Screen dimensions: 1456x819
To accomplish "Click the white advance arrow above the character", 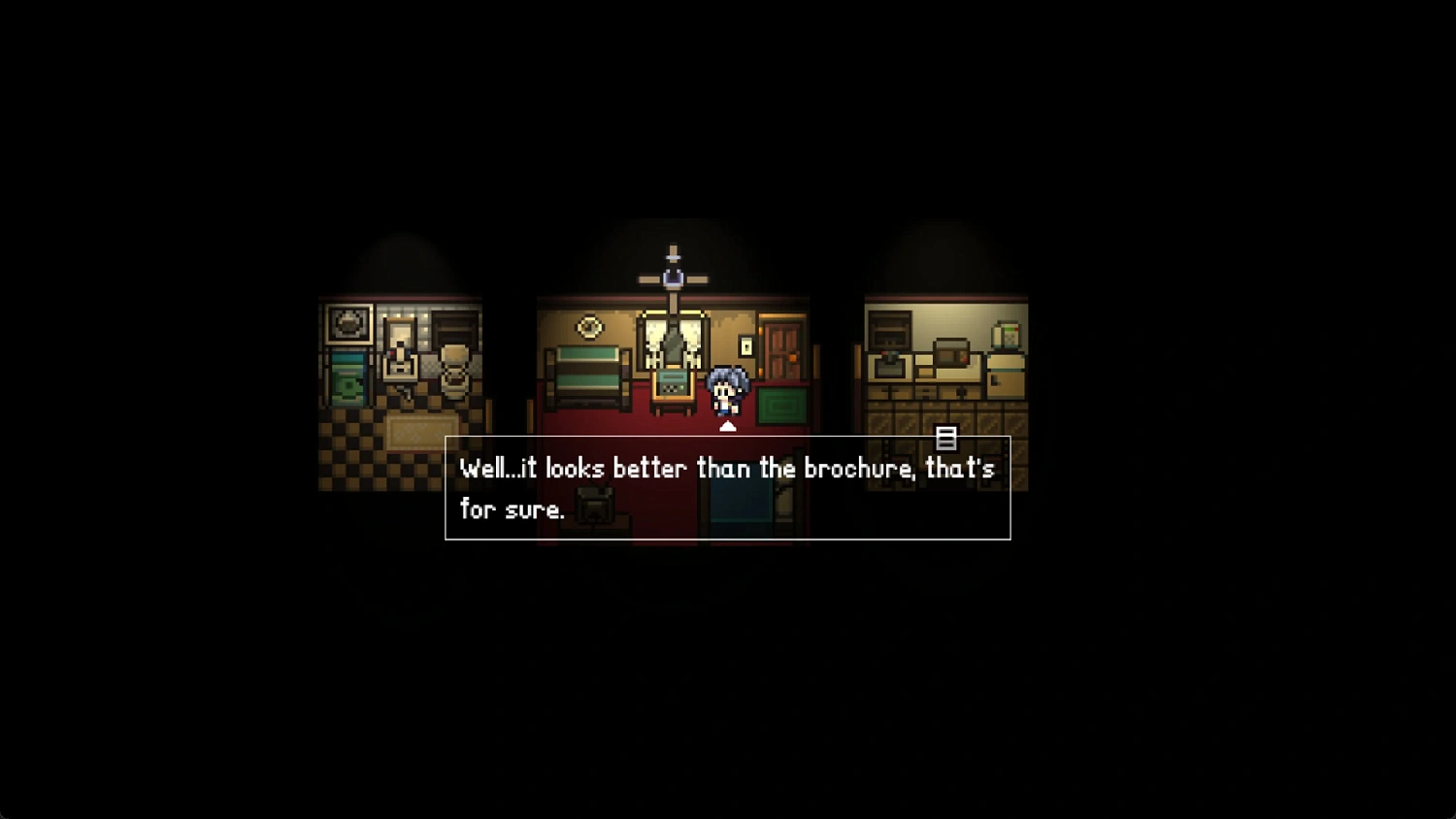I will coord(727,426).
